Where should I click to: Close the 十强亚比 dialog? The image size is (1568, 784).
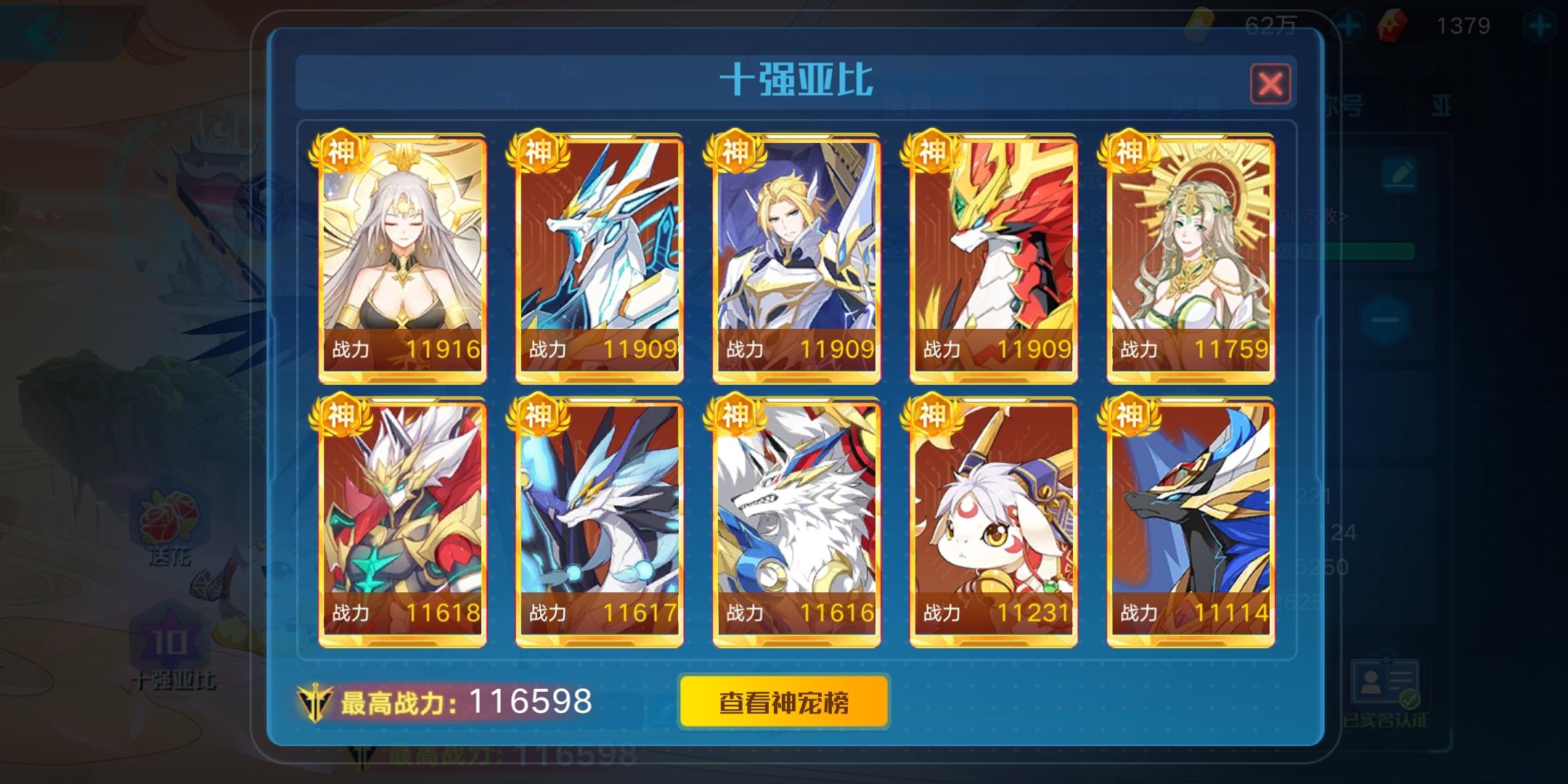[x=1270, y=84]
